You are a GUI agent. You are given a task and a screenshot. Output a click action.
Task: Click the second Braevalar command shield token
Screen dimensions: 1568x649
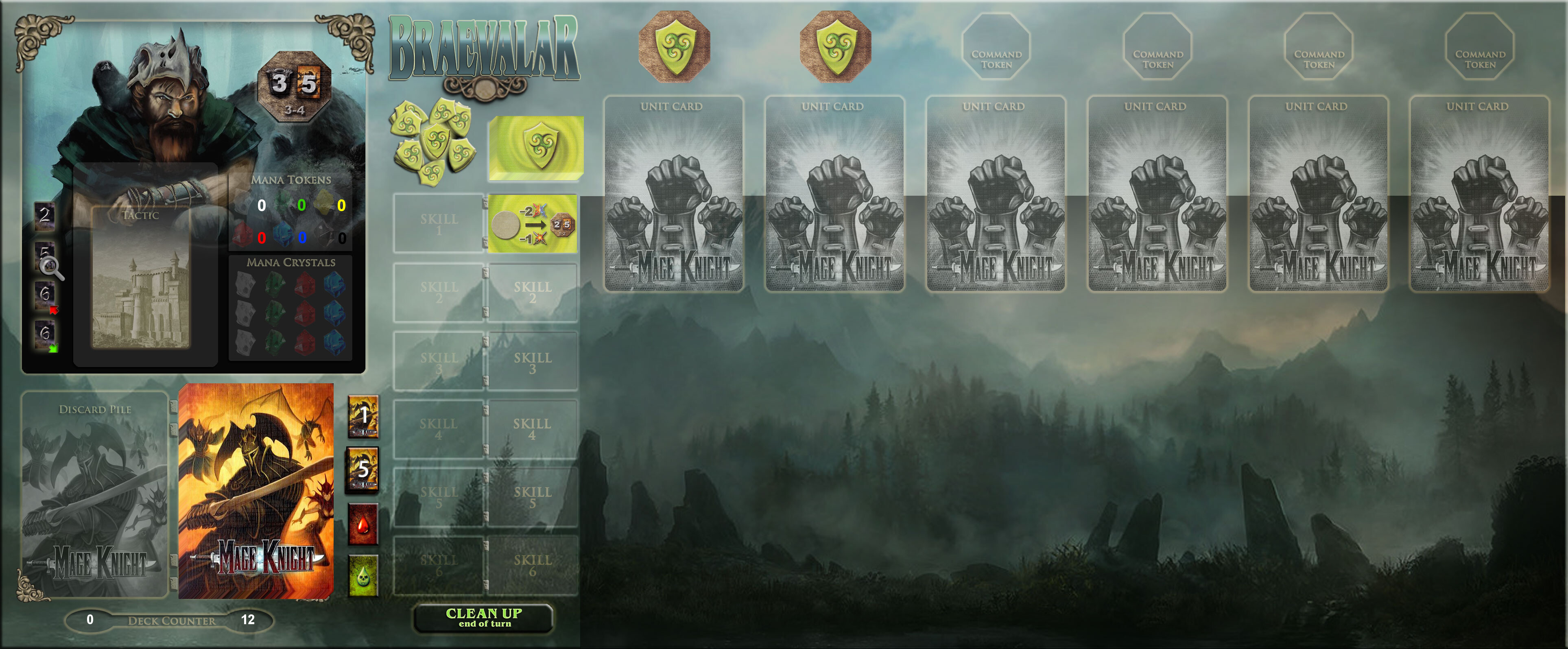835,46
